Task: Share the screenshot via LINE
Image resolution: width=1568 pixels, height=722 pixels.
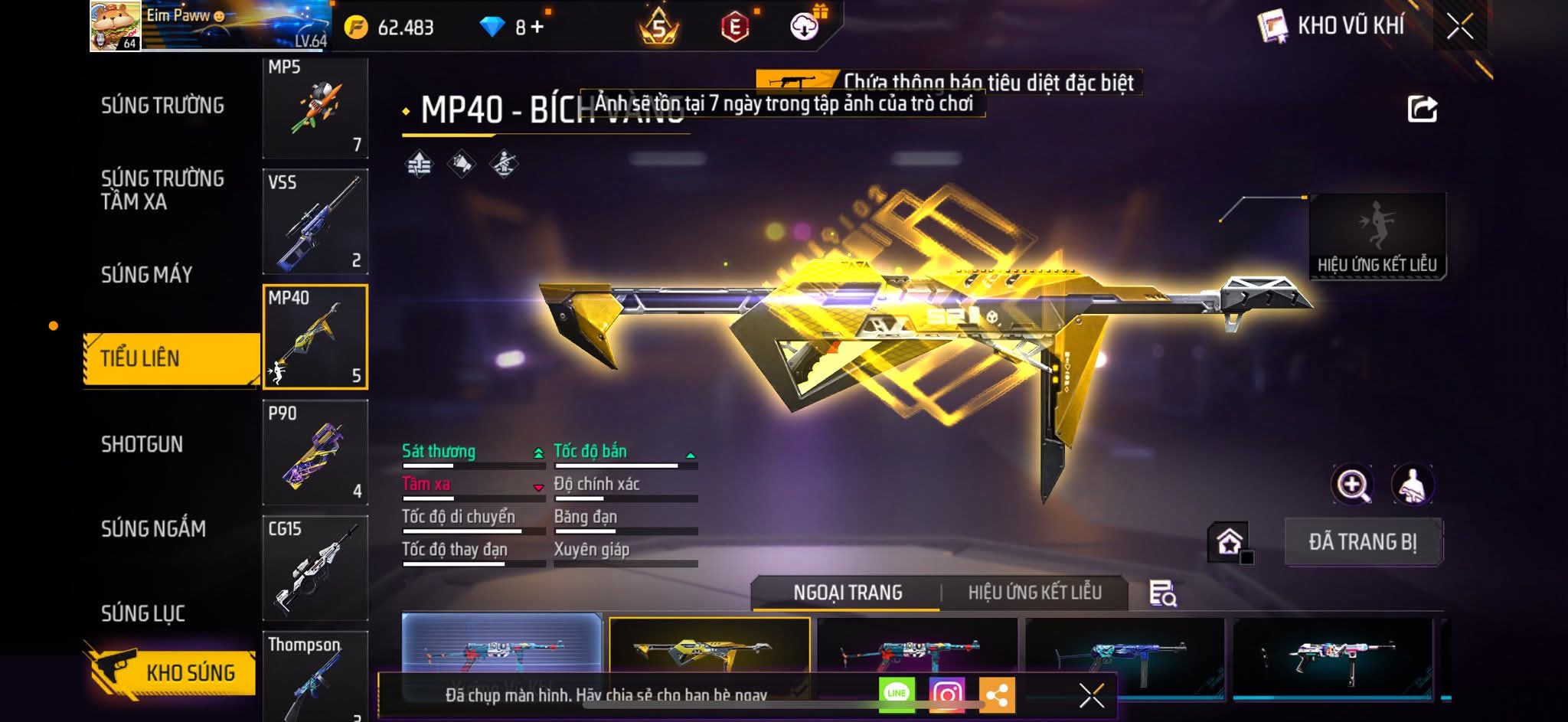Action: (897, 694)
